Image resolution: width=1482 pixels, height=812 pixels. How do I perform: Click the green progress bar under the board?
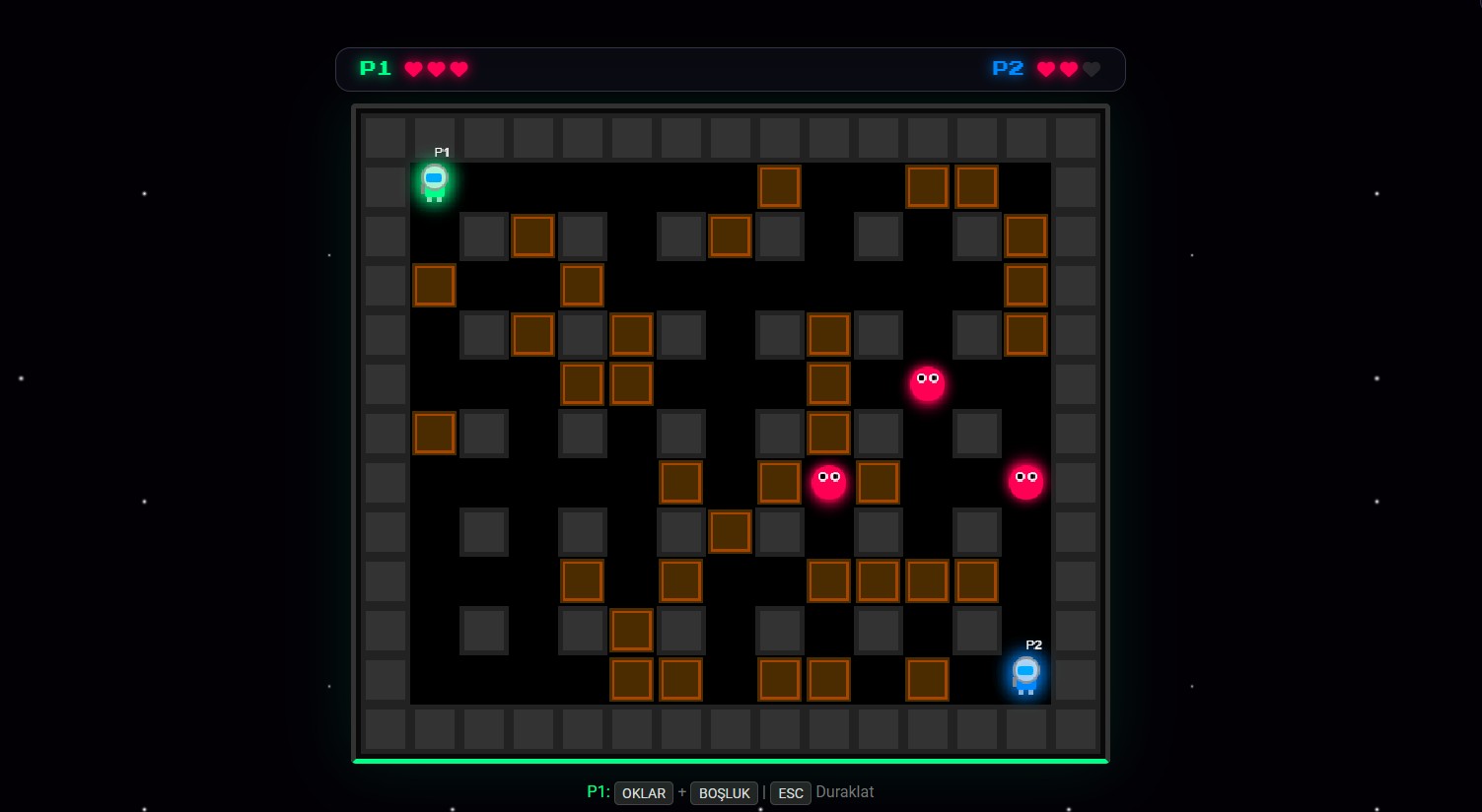coord(730,761)
